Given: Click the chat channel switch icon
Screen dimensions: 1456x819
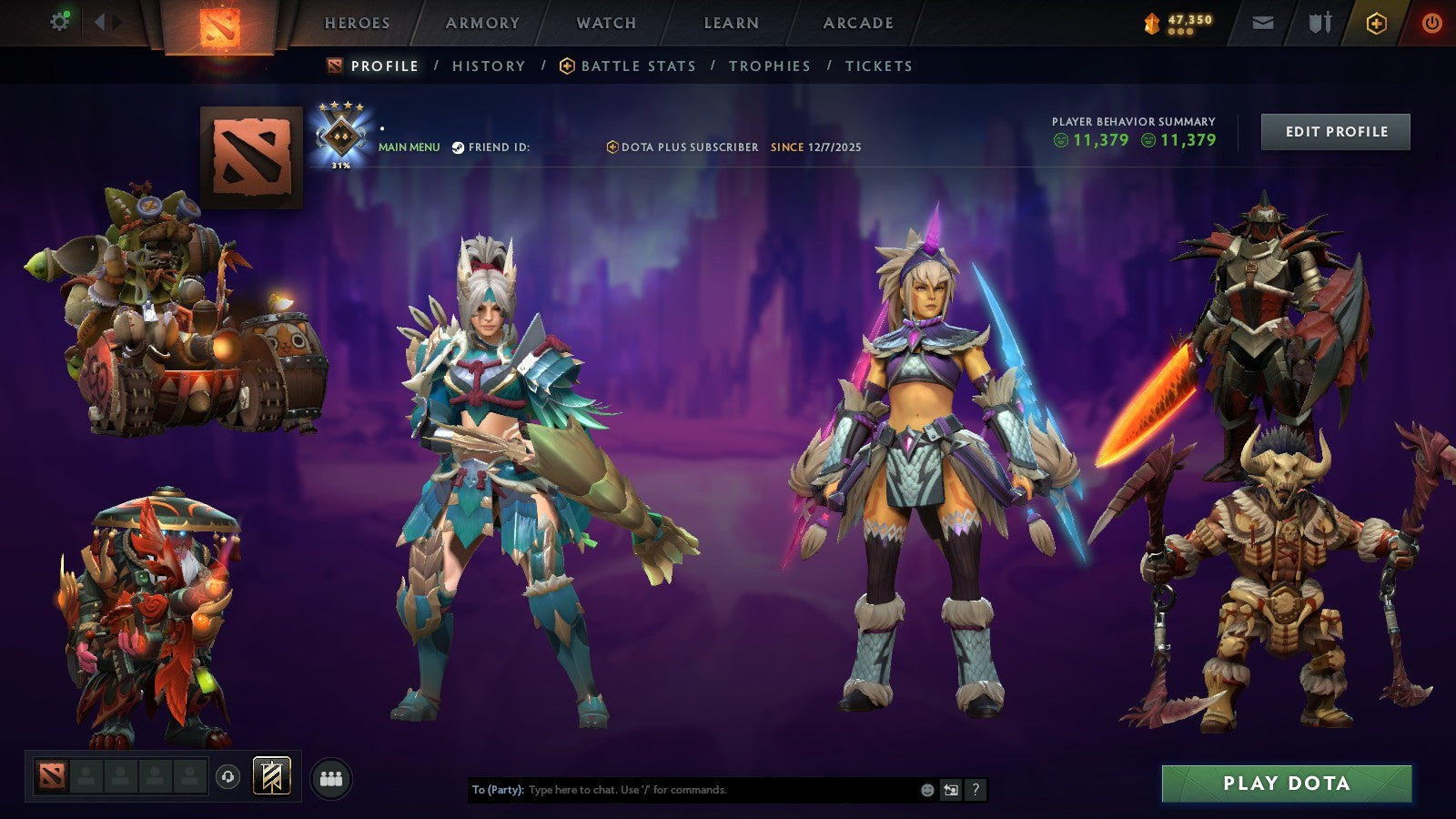Looking at the screenshot, I should 951,791.
